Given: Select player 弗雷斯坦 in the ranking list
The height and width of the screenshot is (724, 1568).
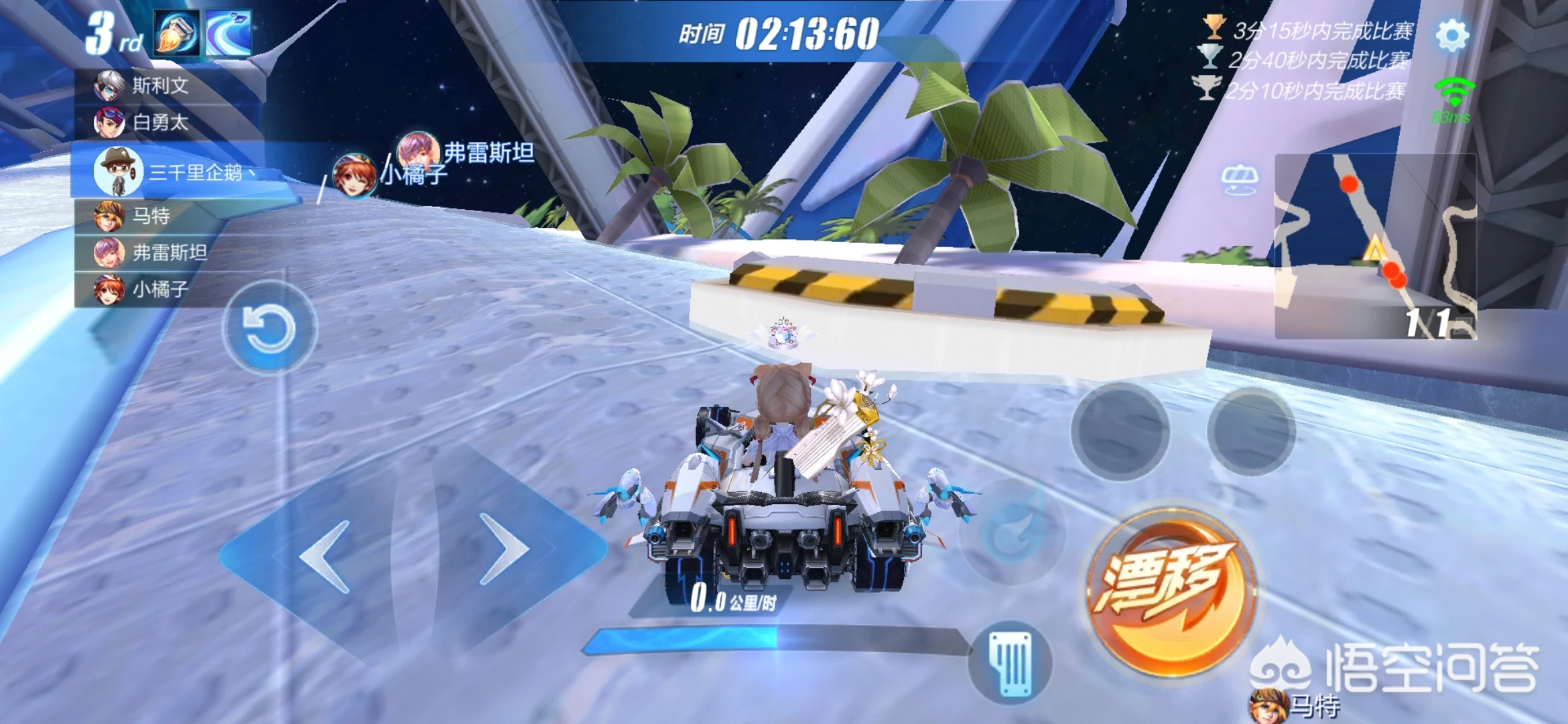Looking at the screenshot, I should [169, 253].
